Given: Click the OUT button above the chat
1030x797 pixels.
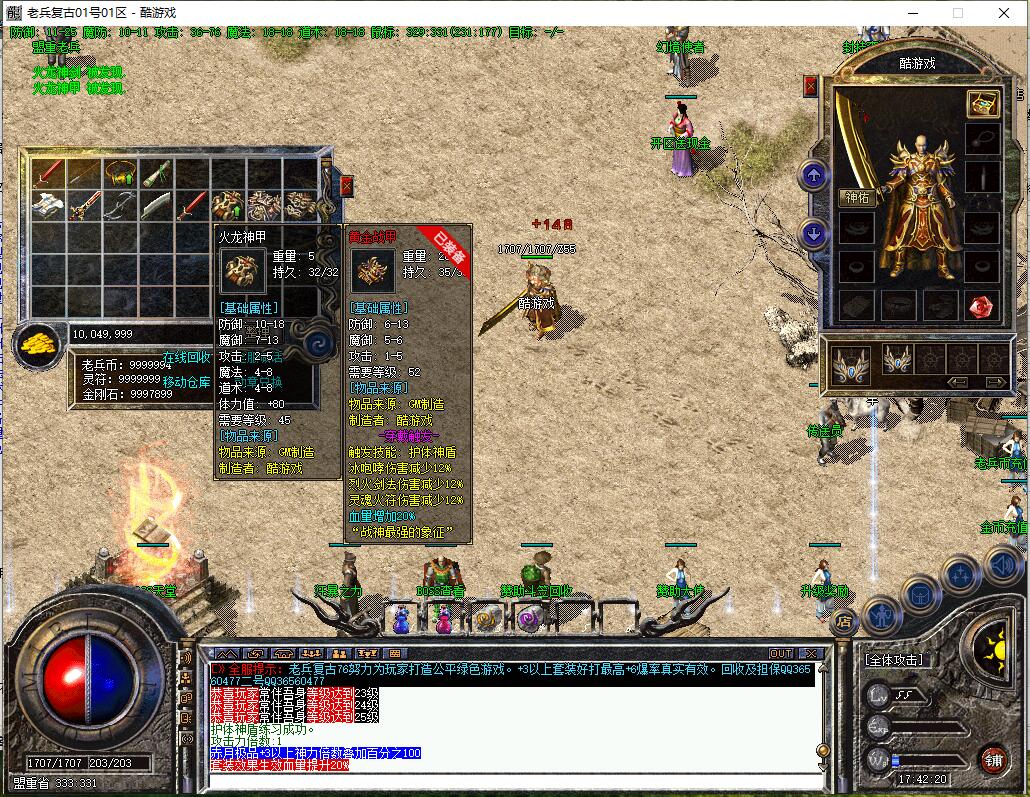Looking at the screenshot, I should [780, 653].
